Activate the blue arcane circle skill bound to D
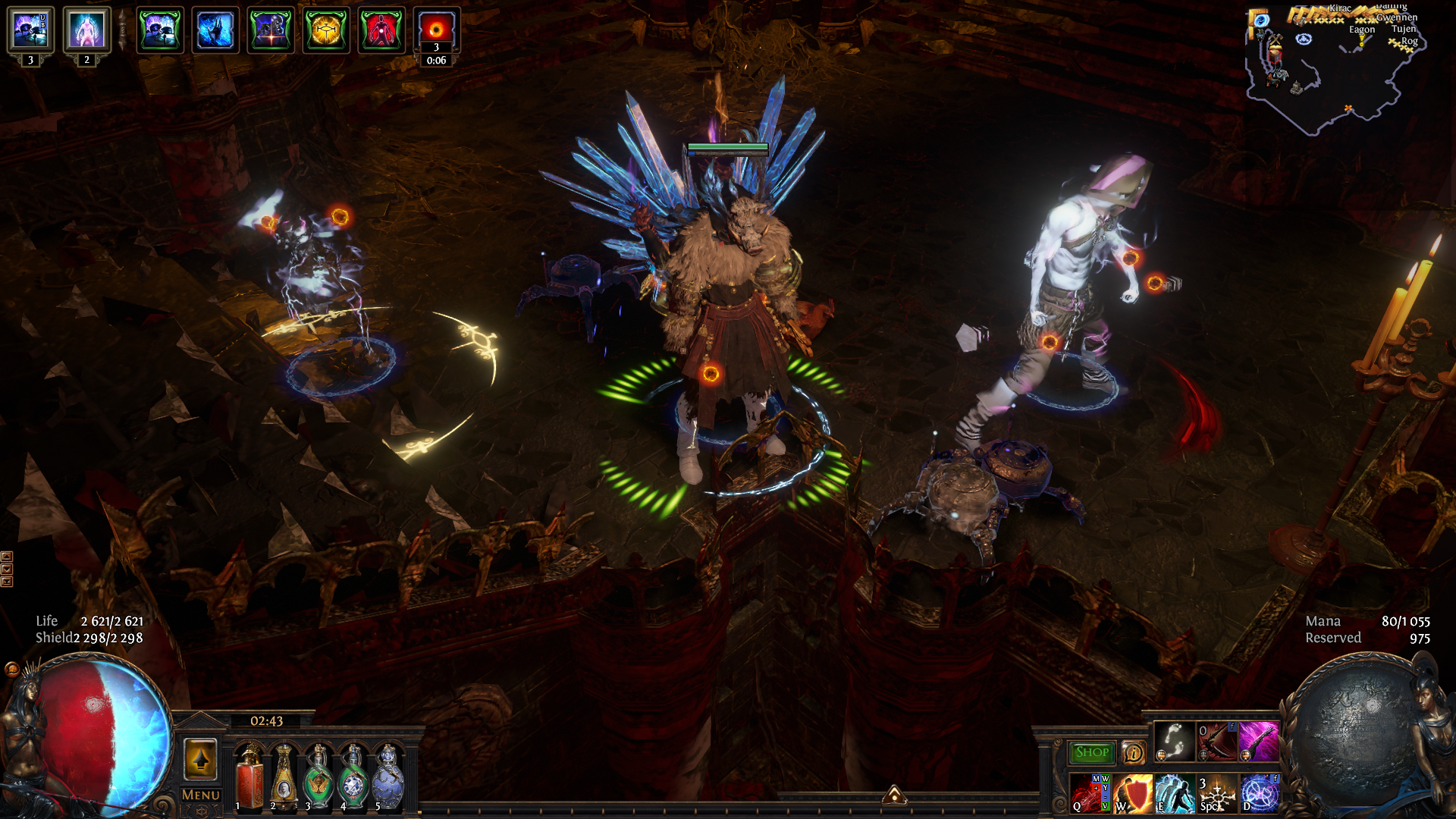Image resolution: width=1456 pixels, height=819 pixels. (1259, 793)
